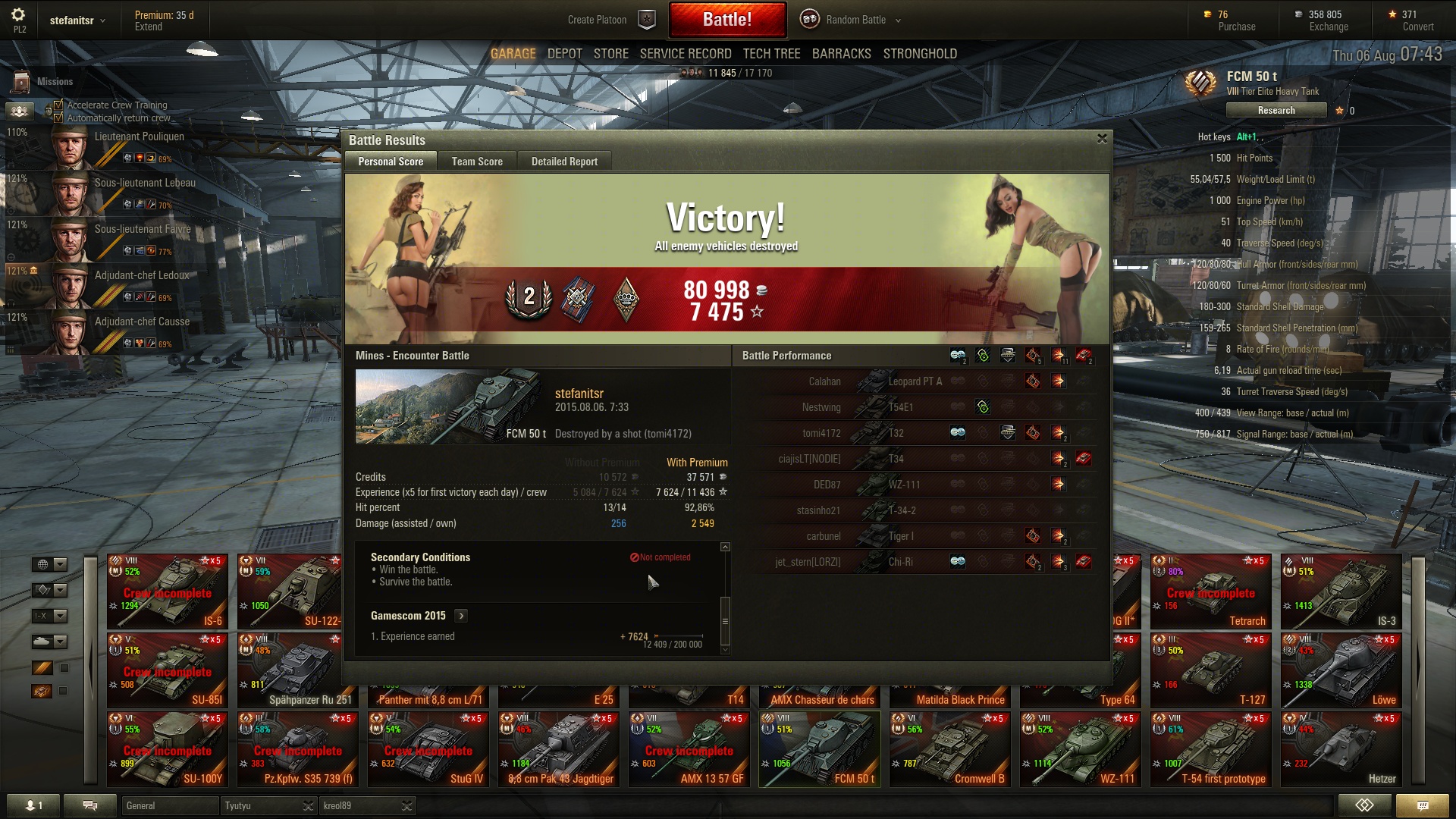Viewport: 1456px width, 819px height.
Task: Toggle the Accelerate Crew Training checkbox
Action: 58,105
